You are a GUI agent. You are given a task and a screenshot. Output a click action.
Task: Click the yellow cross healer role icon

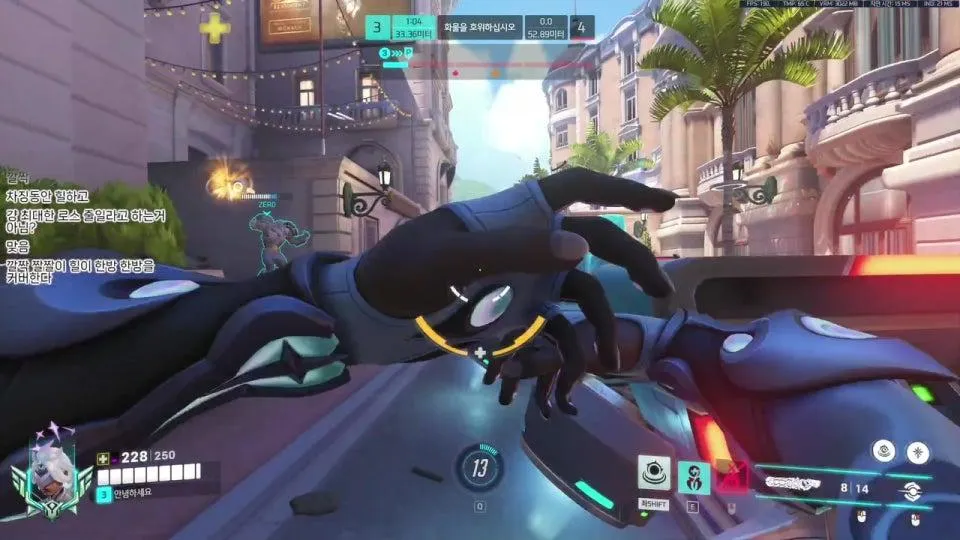tap(214, 29)
